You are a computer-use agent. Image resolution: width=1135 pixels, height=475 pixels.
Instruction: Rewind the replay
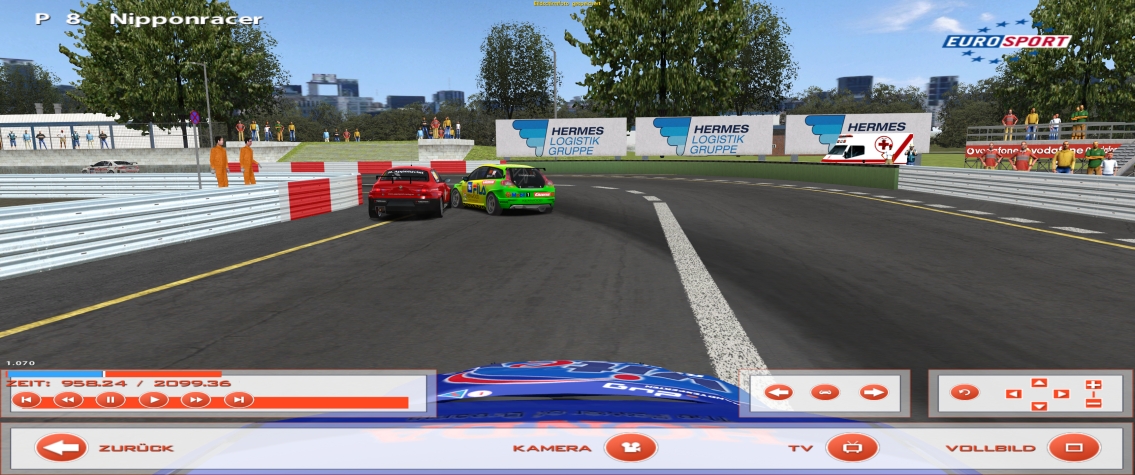click(68, 399)
